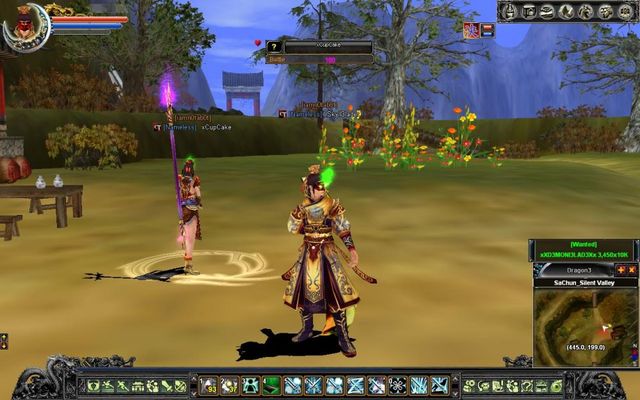This screenshot has width=640, height=400.
Task: Close the minimap with the X button
Action: tap(632, 270)
